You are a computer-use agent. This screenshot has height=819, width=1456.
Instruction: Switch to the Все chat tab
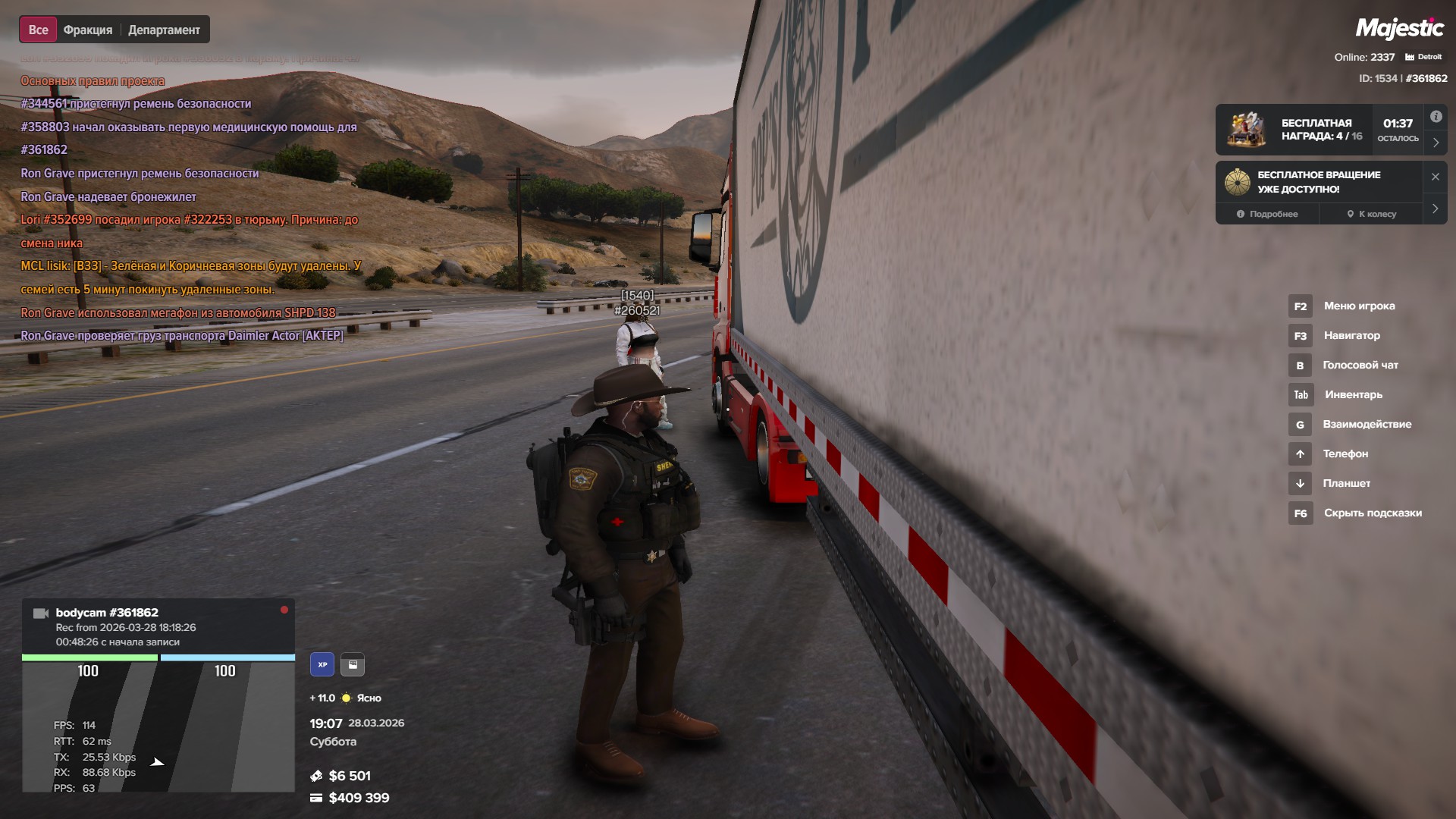38,30
